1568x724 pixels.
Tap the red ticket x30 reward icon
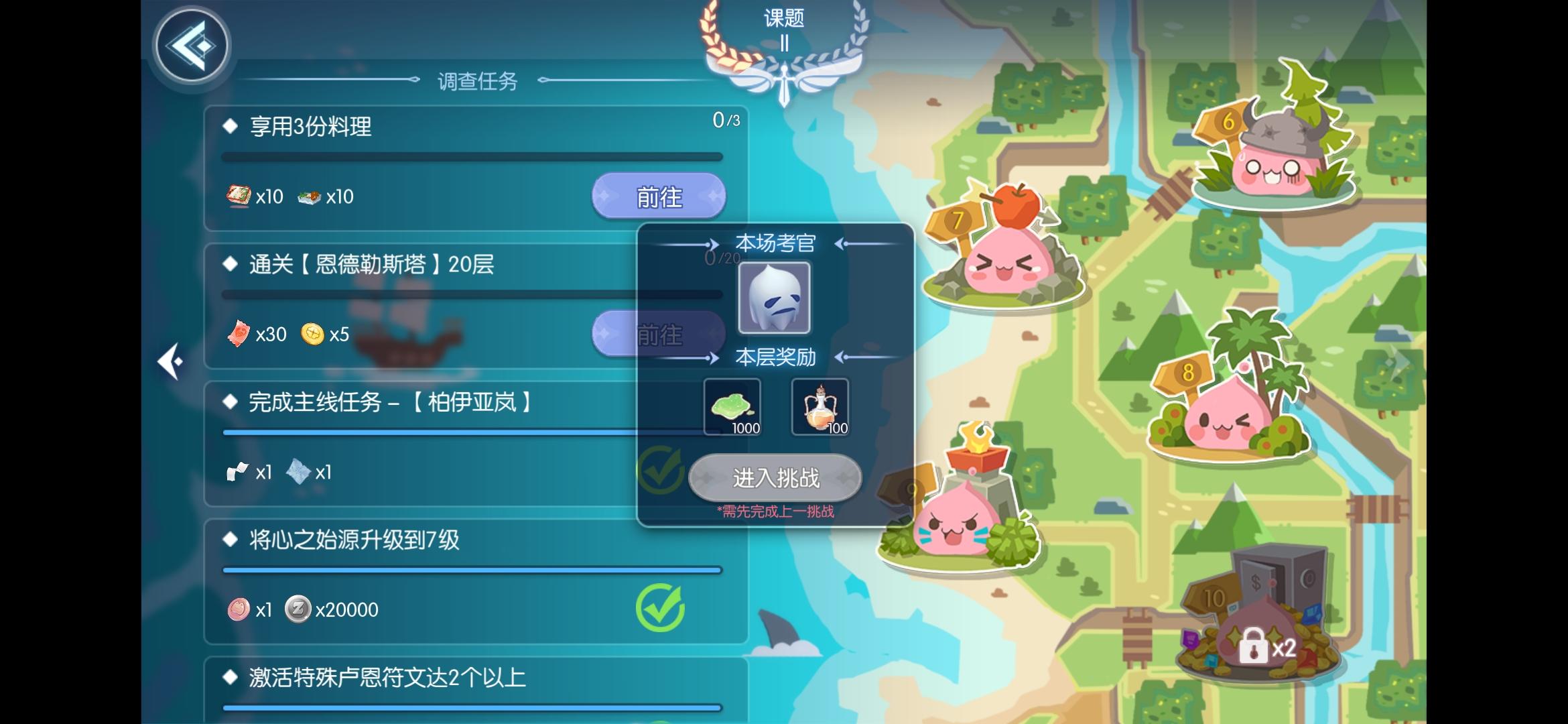pyautogui.click(x=239, y=334)
